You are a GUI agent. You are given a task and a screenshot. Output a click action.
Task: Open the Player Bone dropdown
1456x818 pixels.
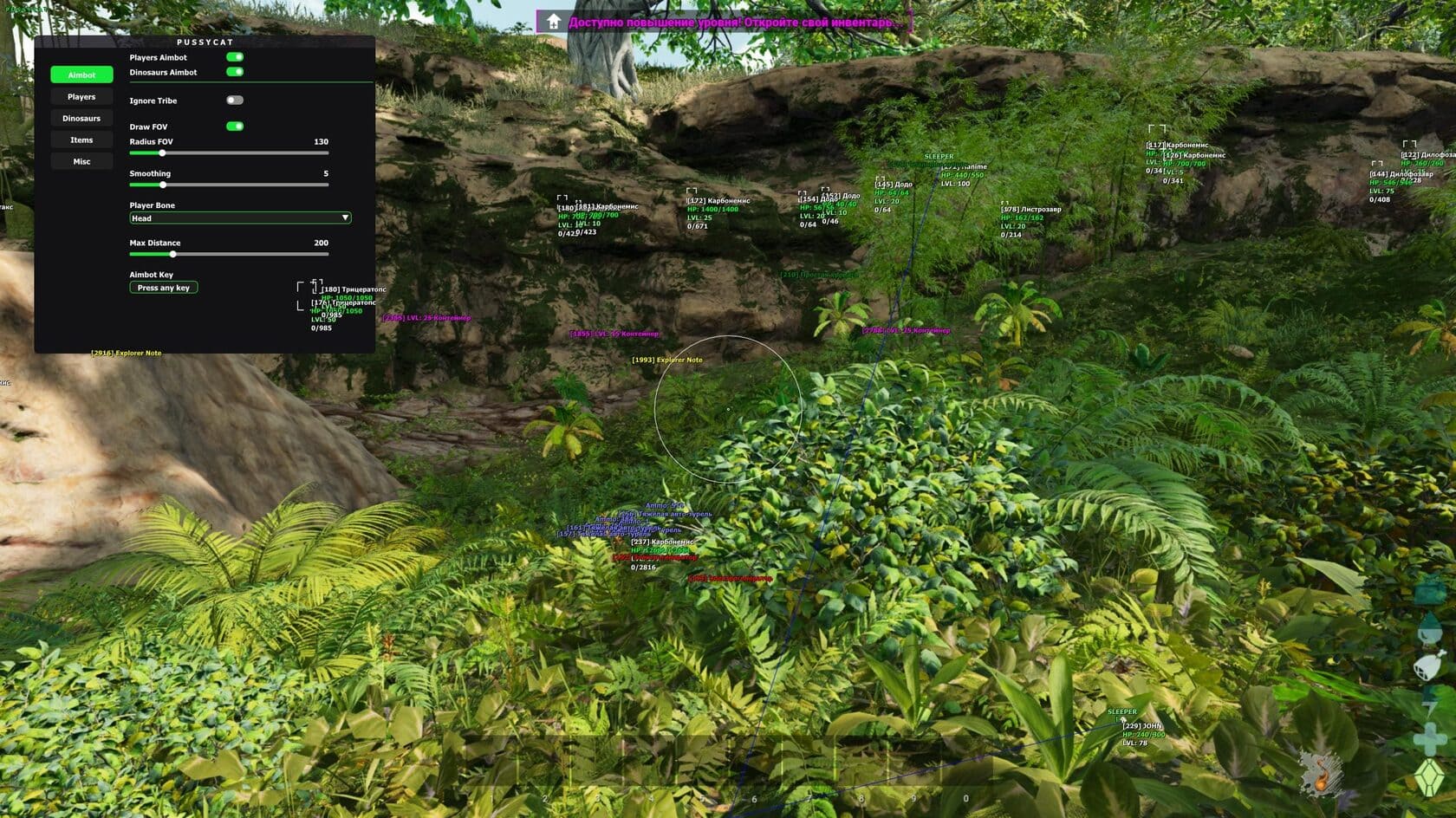[240, 218]
